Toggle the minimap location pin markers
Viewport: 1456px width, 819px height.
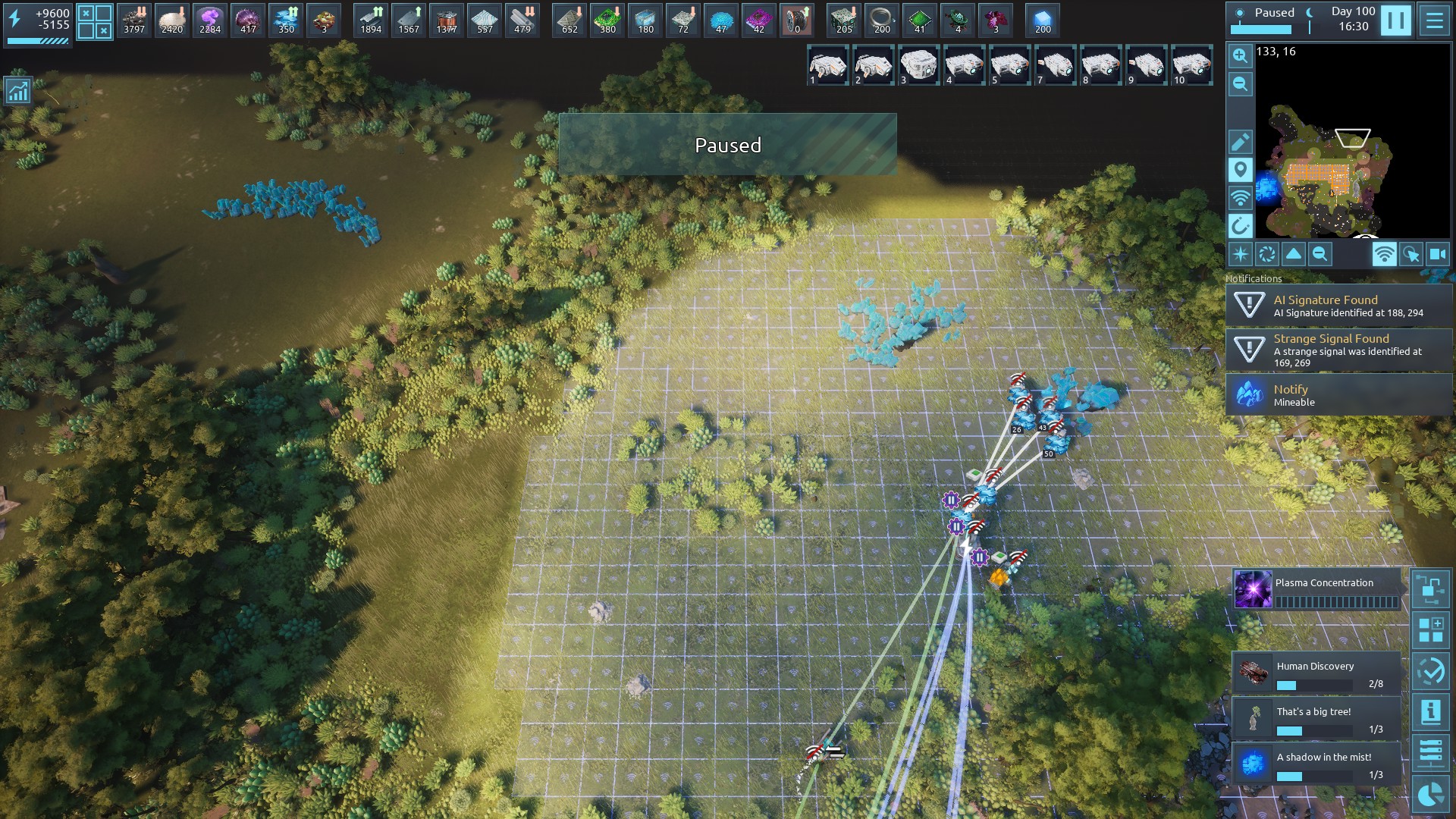tap(1240, 170)
